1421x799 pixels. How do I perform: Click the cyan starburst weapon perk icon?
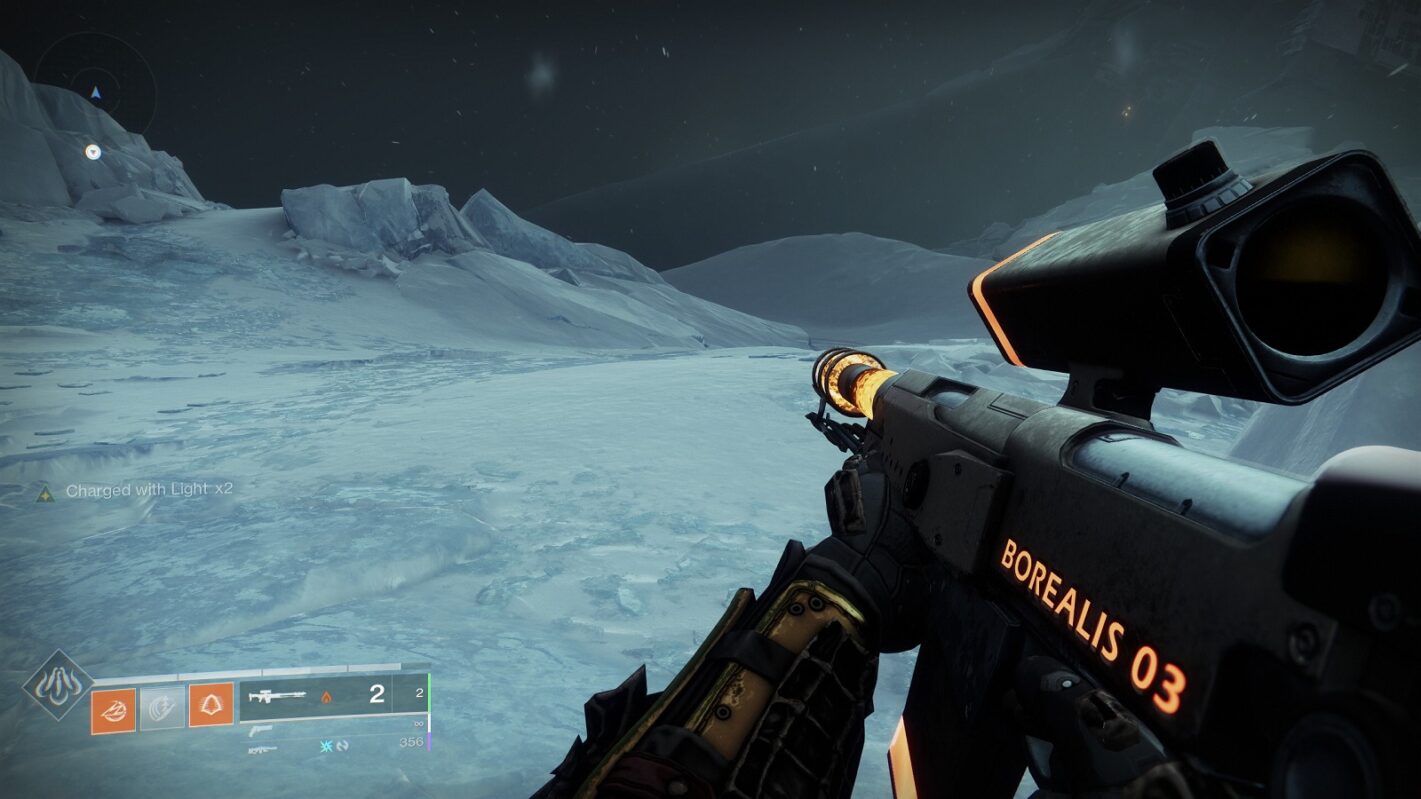[324, 745]
